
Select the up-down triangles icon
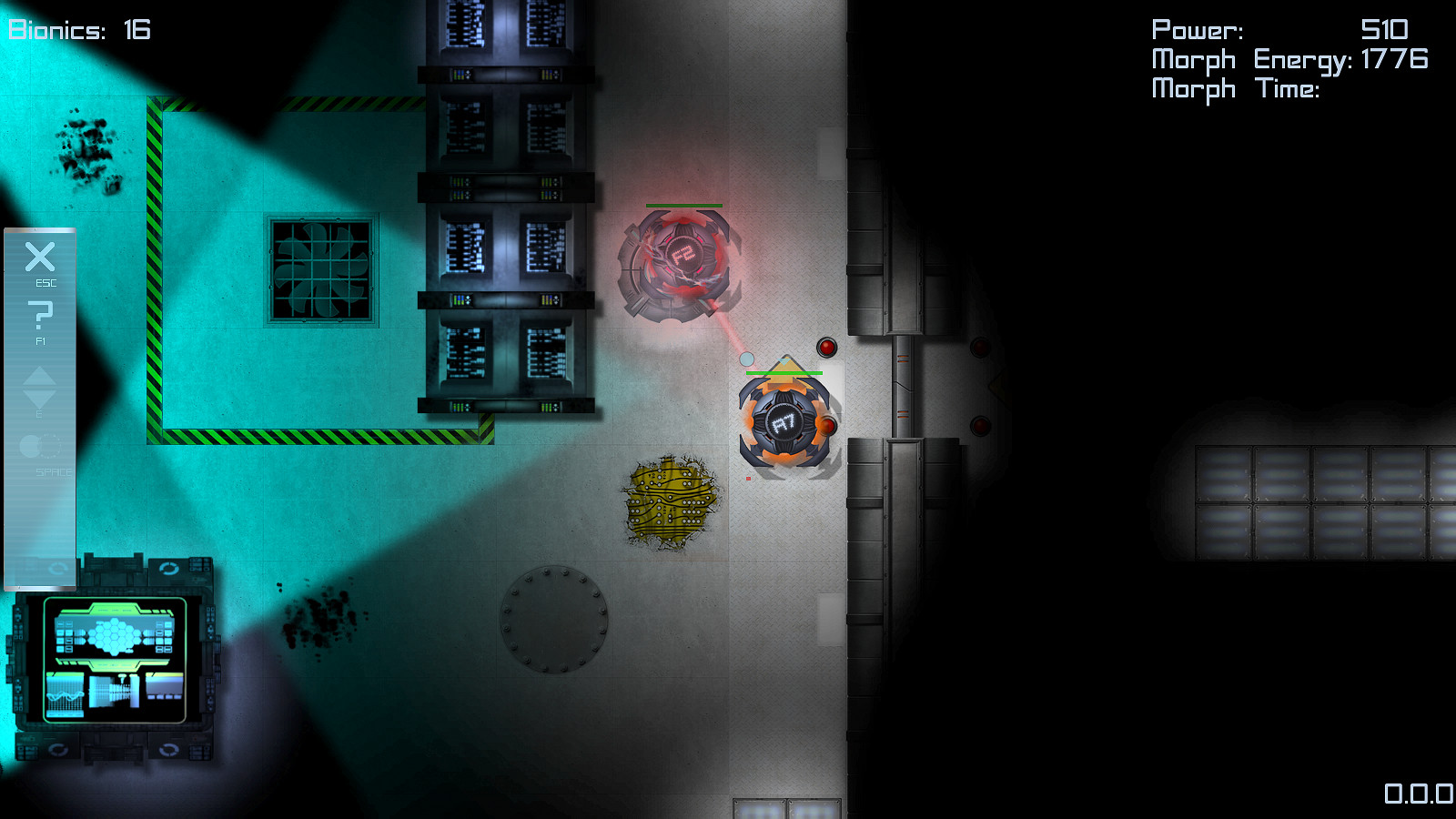(x=40, y=388)
